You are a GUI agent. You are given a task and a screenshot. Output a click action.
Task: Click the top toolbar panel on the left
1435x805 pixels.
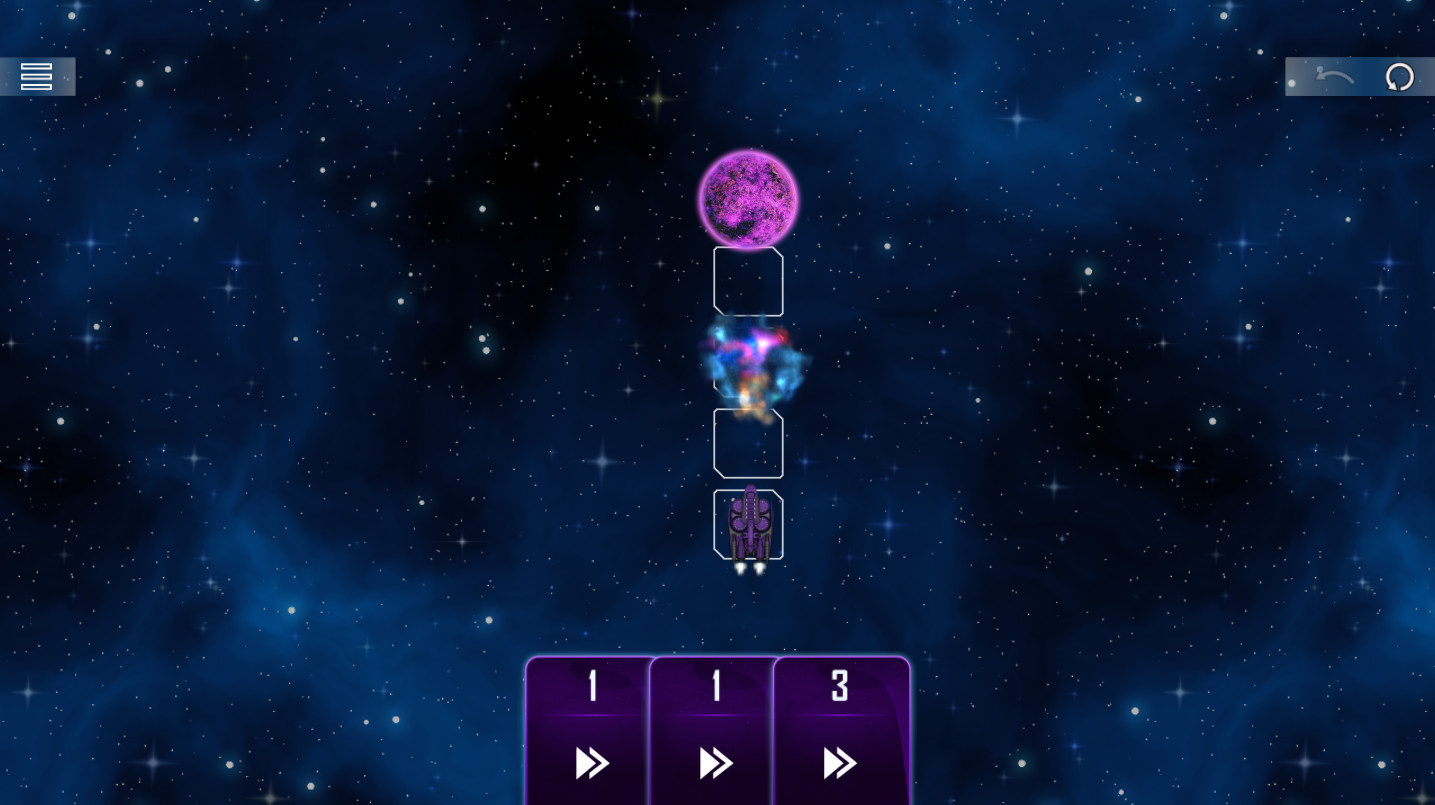point(37,76)
